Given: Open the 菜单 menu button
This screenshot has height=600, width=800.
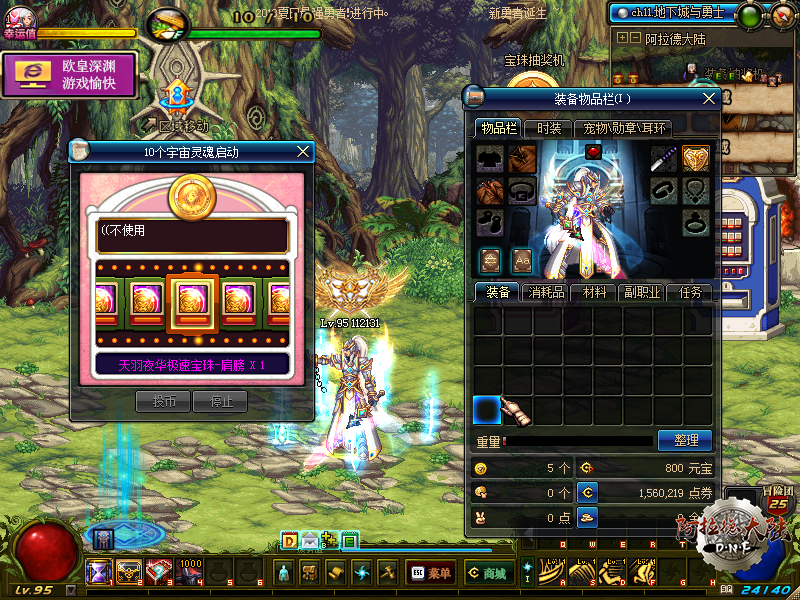Looking at the screenshot, I should (x=429, y=573).
